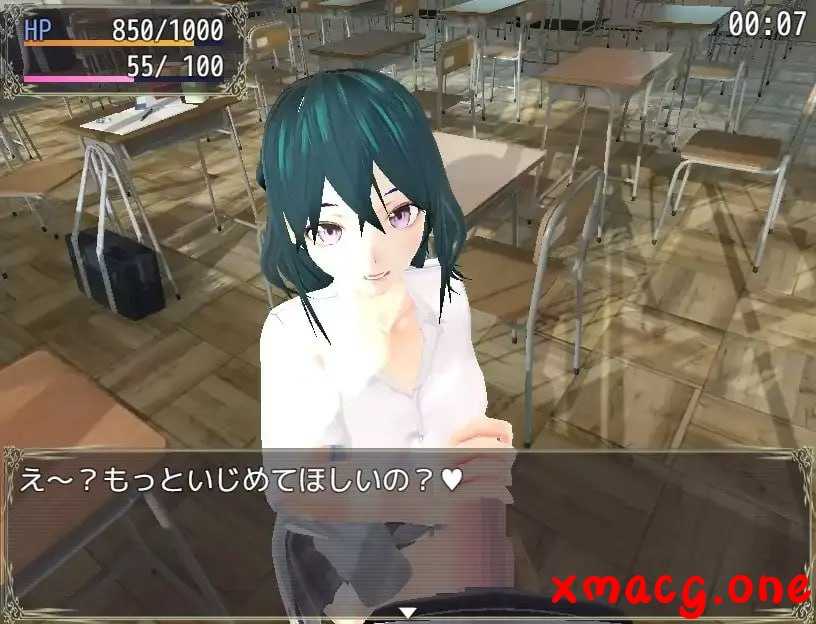Click the dialogue message box to continue
Image resolution: width=816 pixels, height=624 pixels.
point(407,532)
